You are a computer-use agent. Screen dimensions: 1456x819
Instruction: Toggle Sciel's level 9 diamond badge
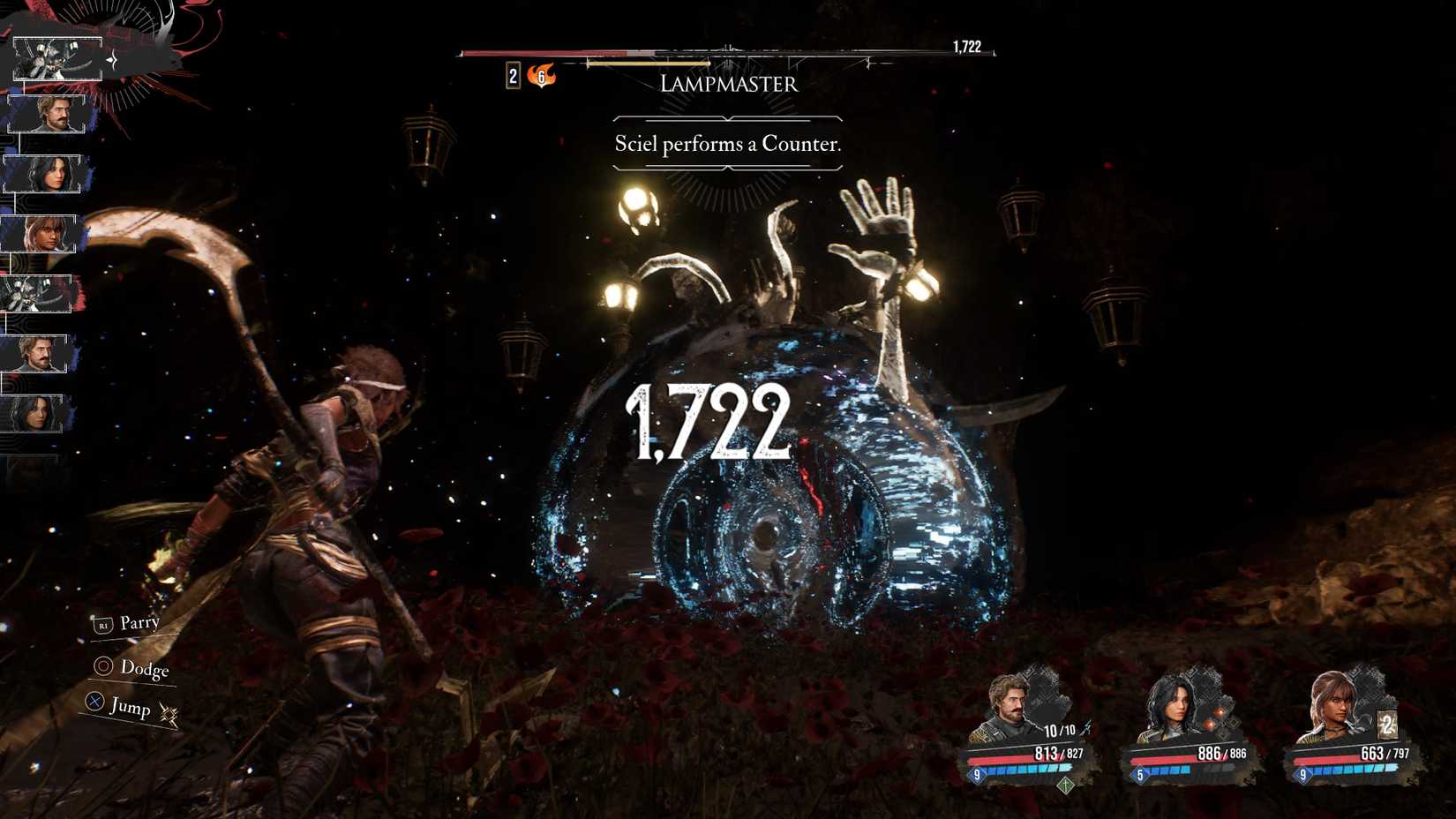point(1303,774)
